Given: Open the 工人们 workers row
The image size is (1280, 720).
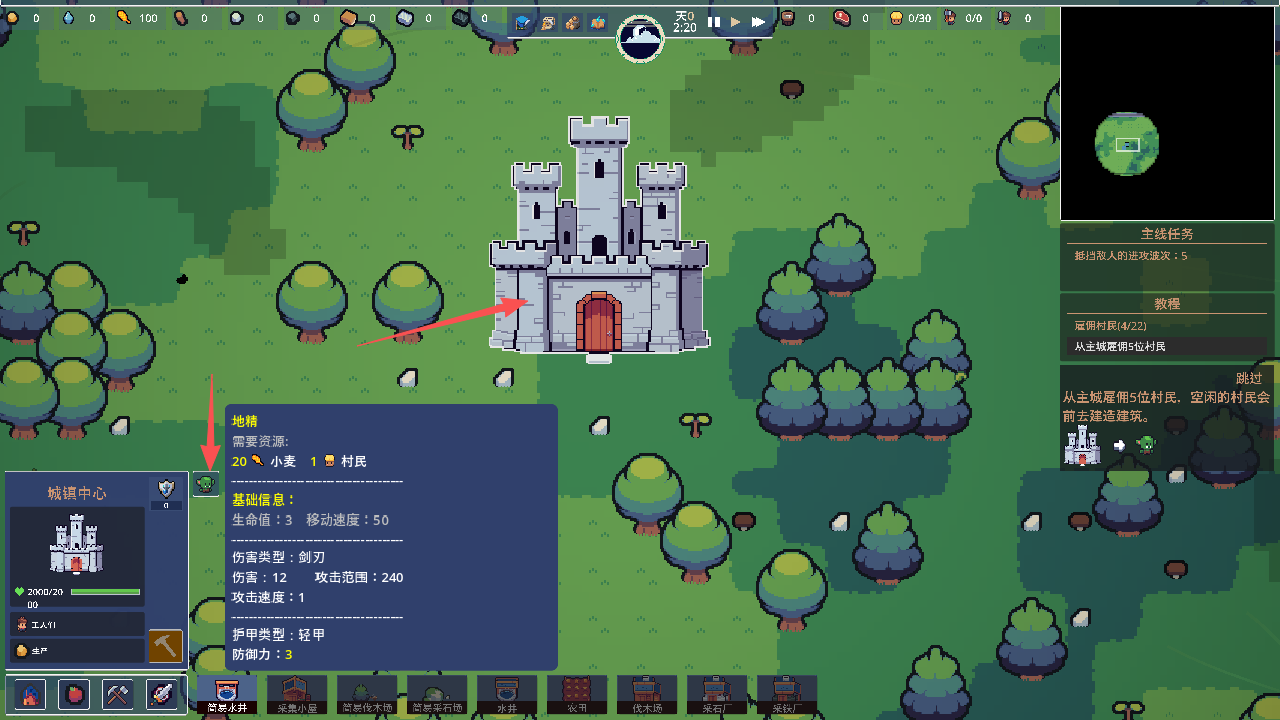Looking at the screenshot, I should (77, 624).
